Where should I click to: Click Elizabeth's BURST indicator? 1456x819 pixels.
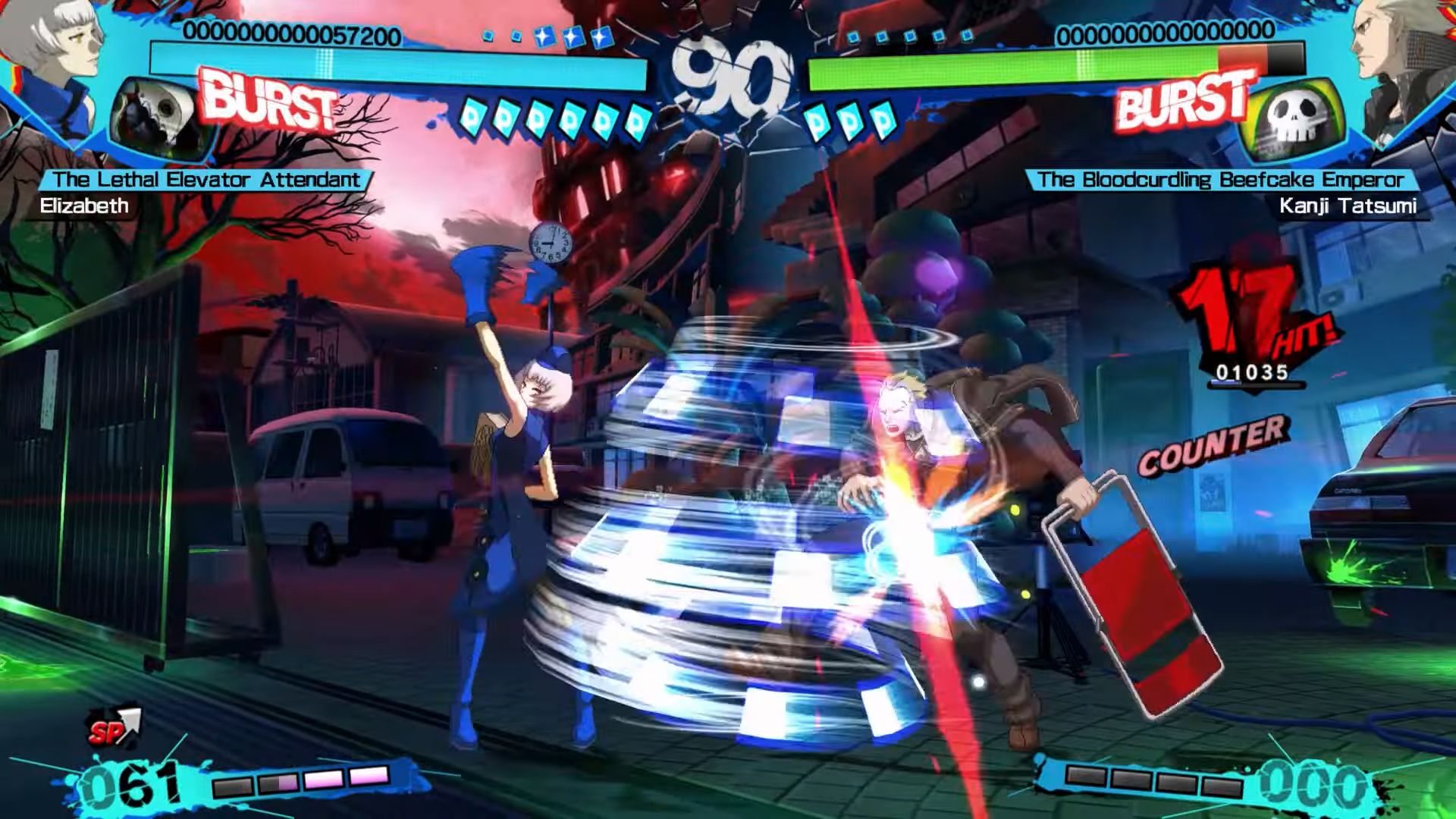269,101
